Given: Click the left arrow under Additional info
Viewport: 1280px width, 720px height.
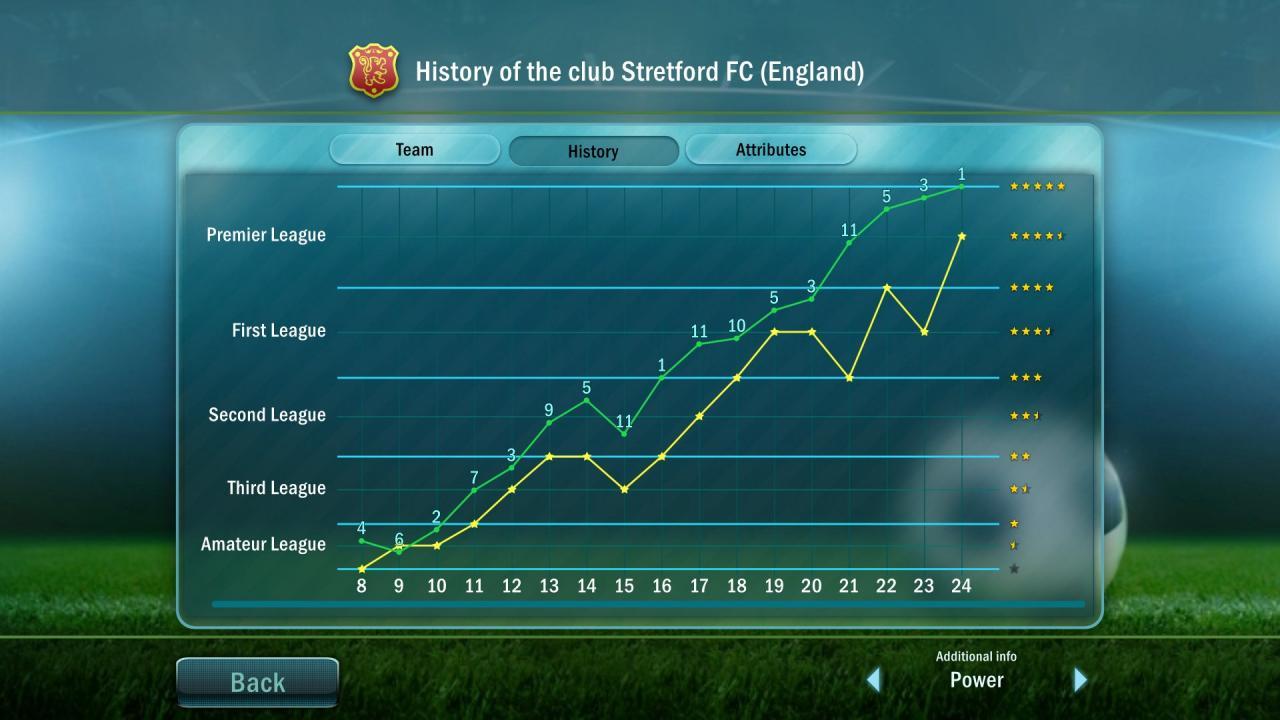Looking at the screenshot, I should point(875,679).
